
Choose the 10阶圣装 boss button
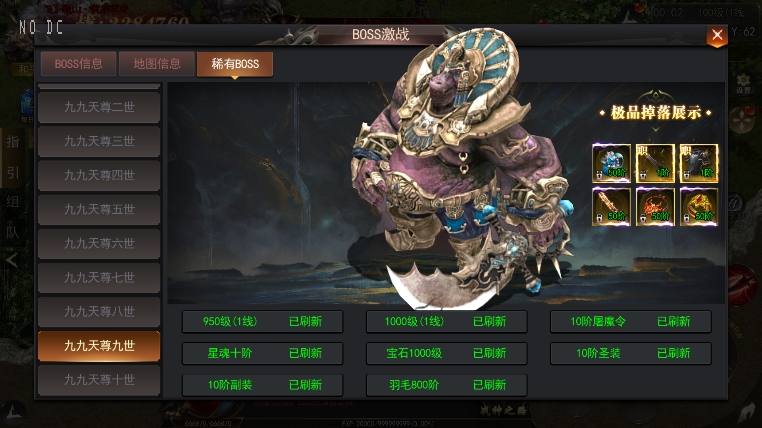[630, 353]
